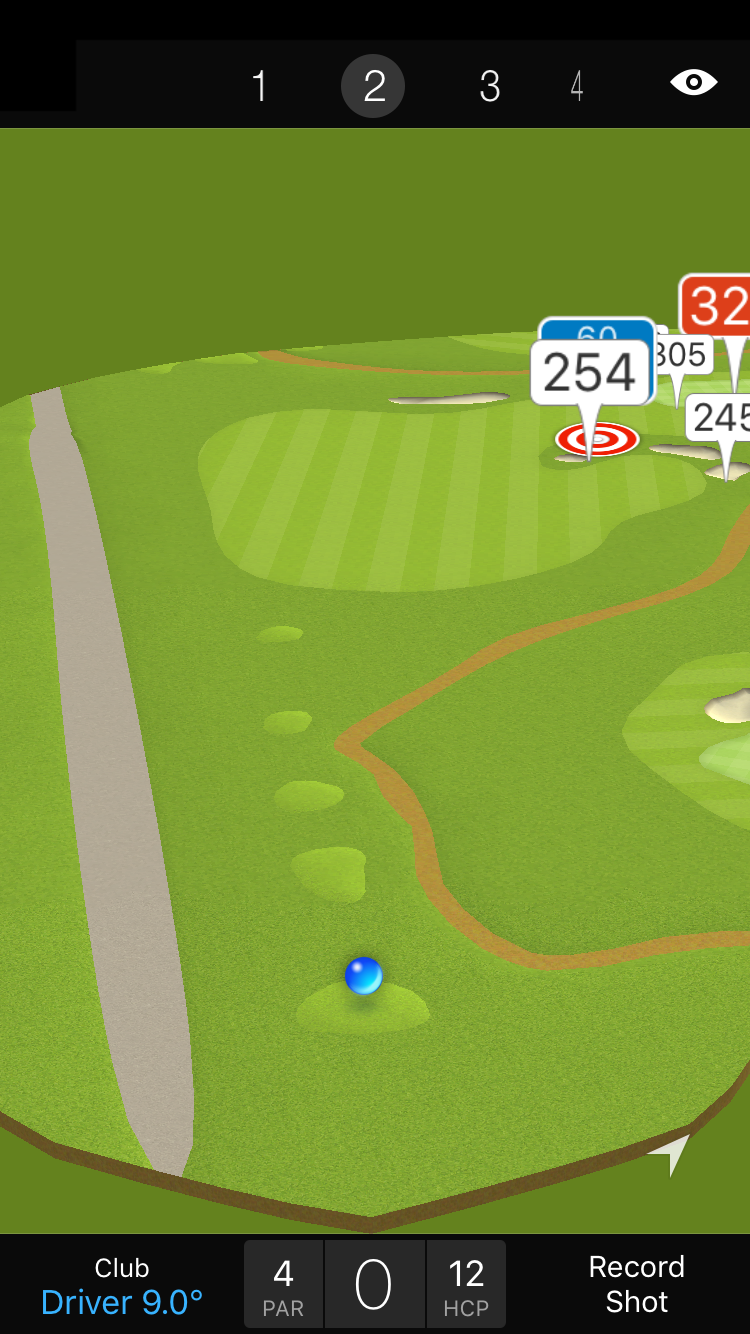Image resolution: width=750 pixels, height=1334 pixels.
Task: Switch to hole 1
Action: point(259,86)
